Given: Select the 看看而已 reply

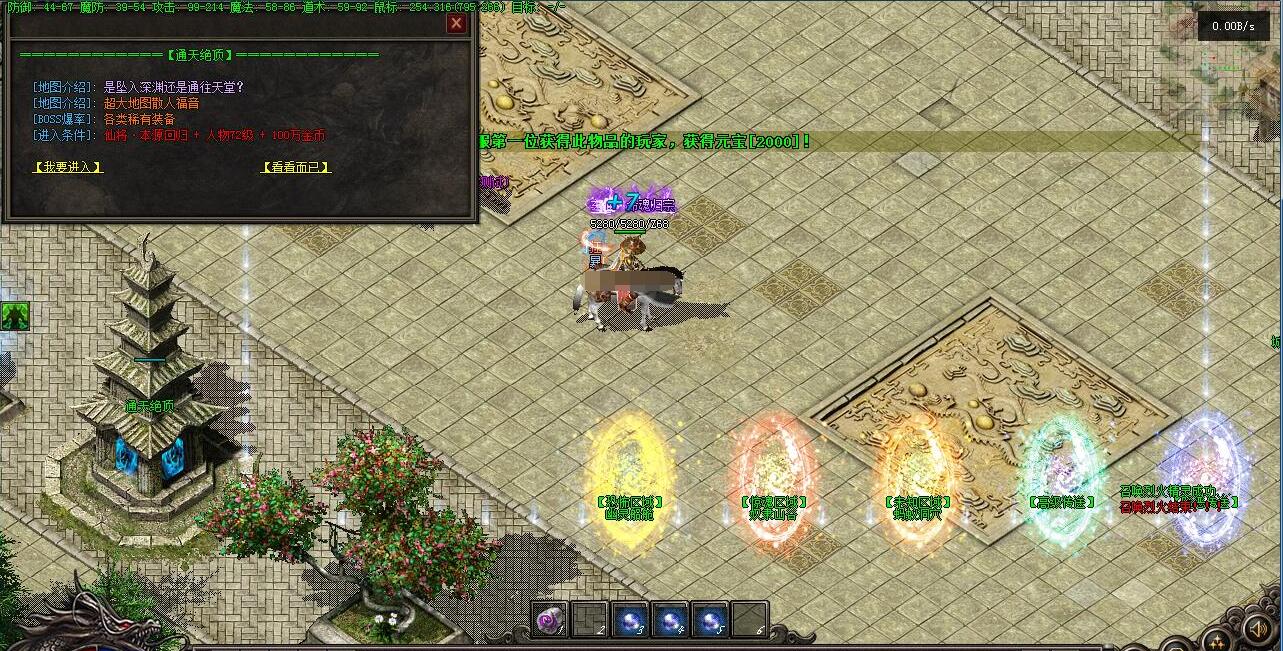Looking at the screenshot, I should [x=295, y=167].
